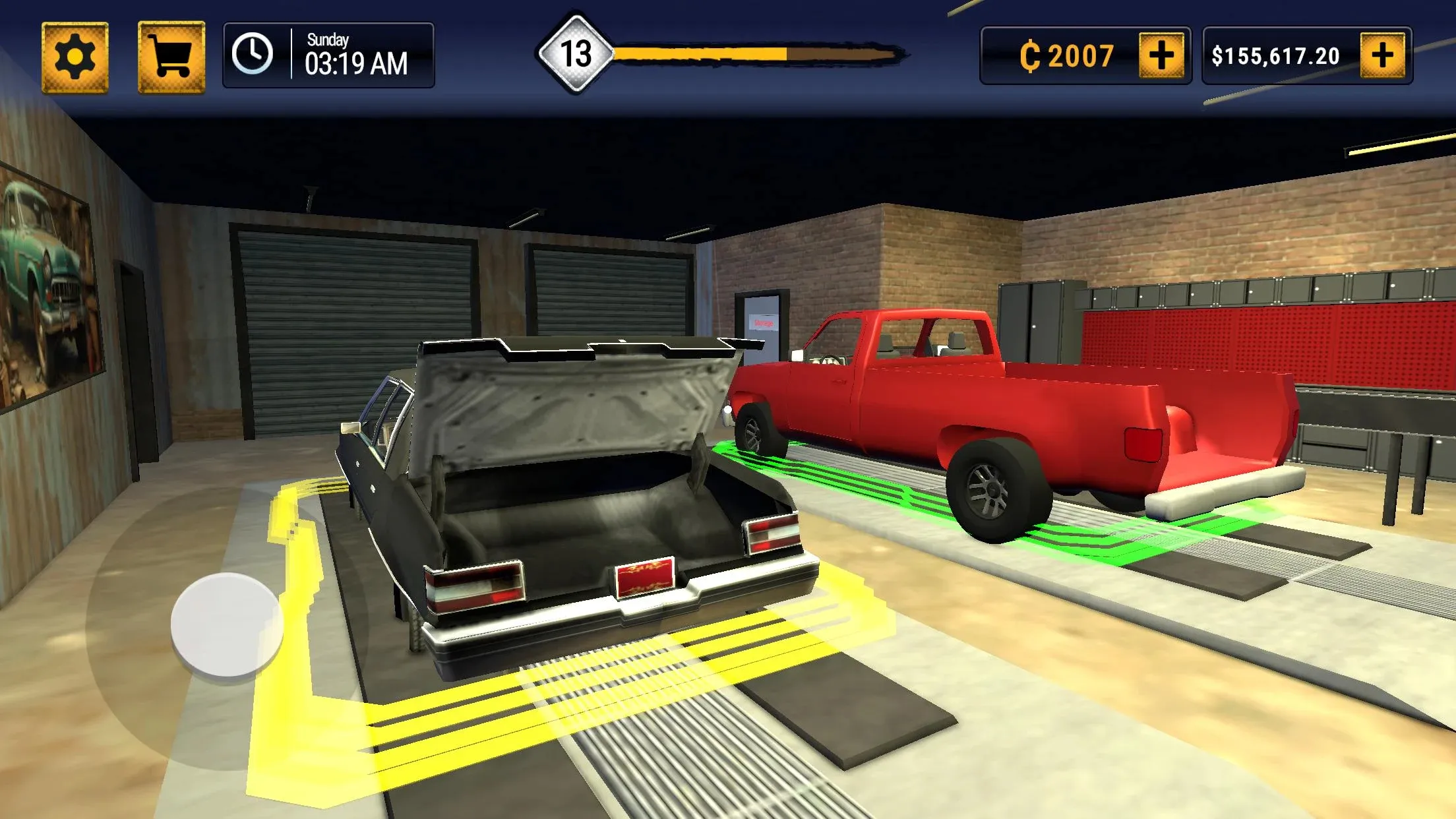Add more gold C coins
1456x819 pixels.
click(1161, 55)
